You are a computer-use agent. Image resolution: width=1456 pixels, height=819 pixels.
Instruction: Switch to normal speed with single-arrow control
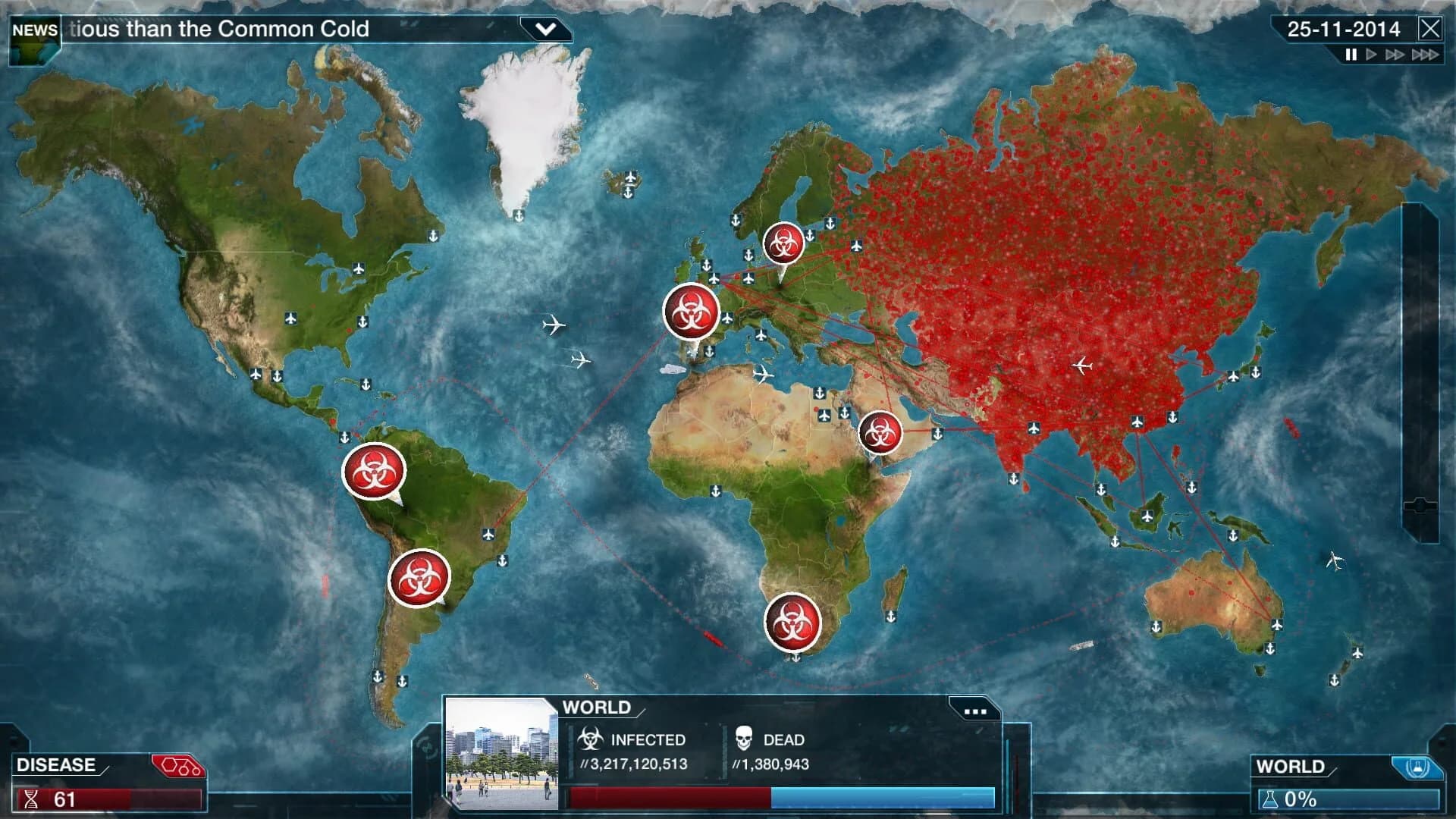click(1372, 54)
